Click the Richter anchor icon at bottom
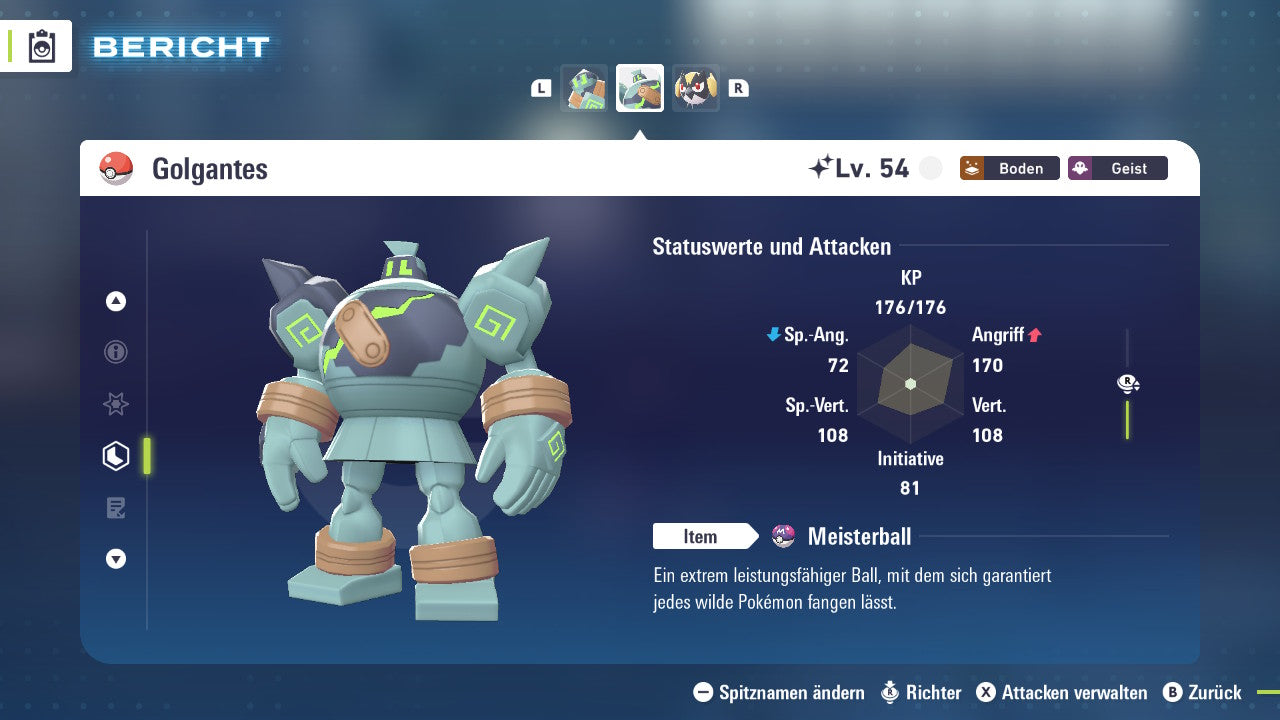 click(888, 692)
